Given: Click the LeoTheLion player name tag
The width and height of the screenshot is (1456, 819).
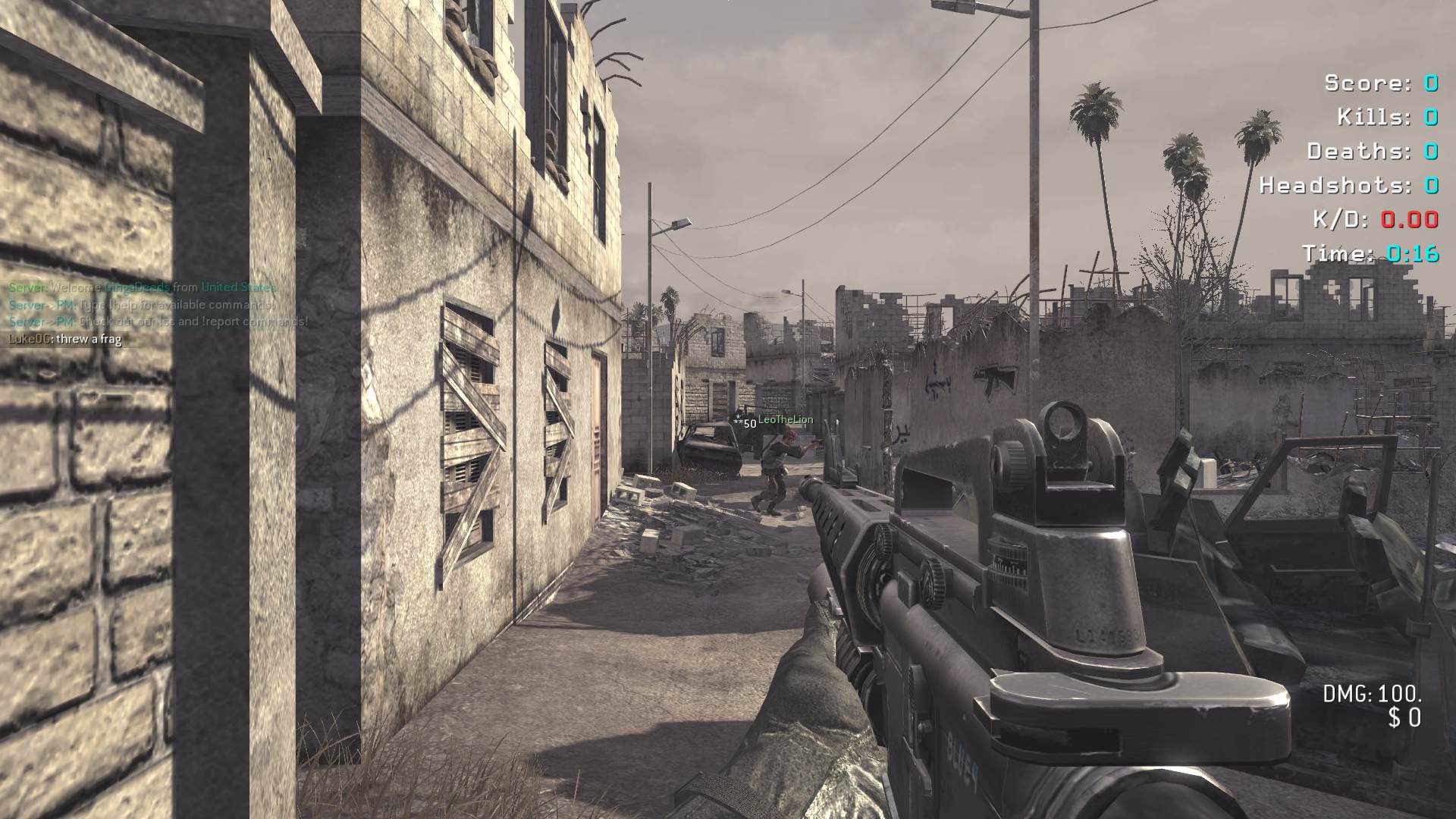Looking at the screenshot, I should pyautogui.click(x=785, y=420).
